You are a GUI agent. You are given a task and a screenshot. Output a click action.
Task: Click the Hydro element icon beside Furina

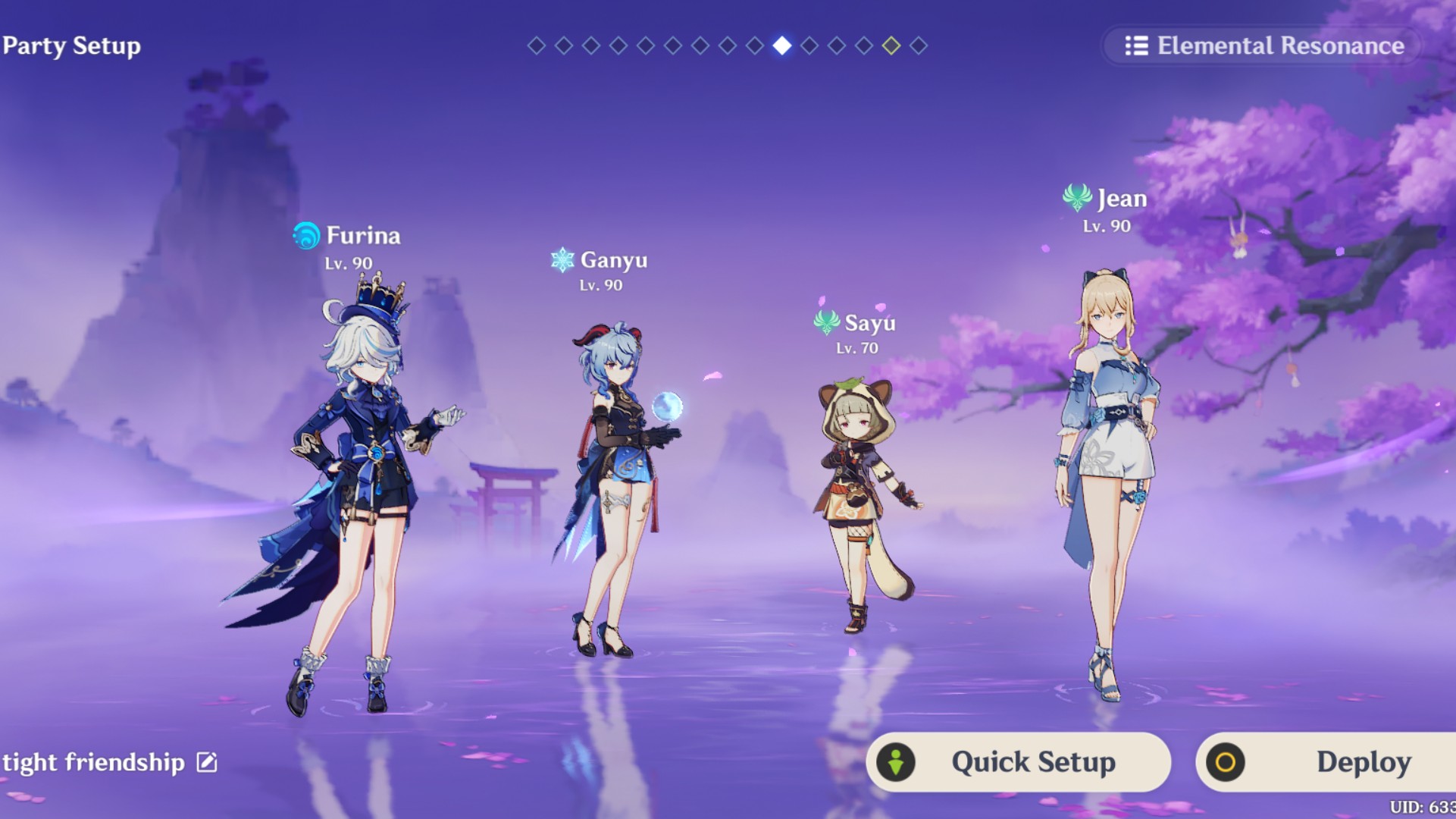point(306,236)
